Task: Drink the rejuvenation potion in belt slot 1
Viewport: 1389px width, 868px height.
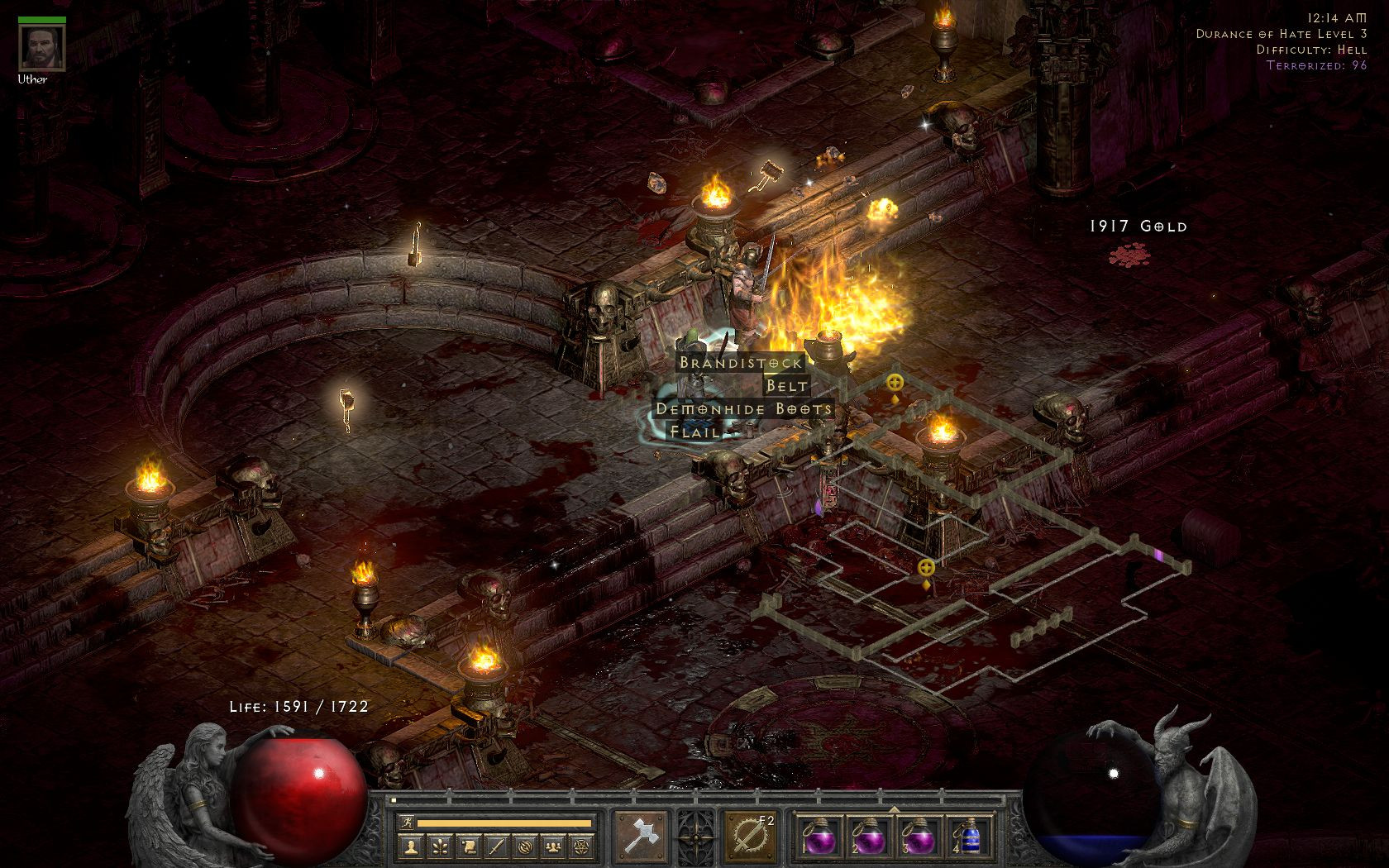Action: [821, 839]
